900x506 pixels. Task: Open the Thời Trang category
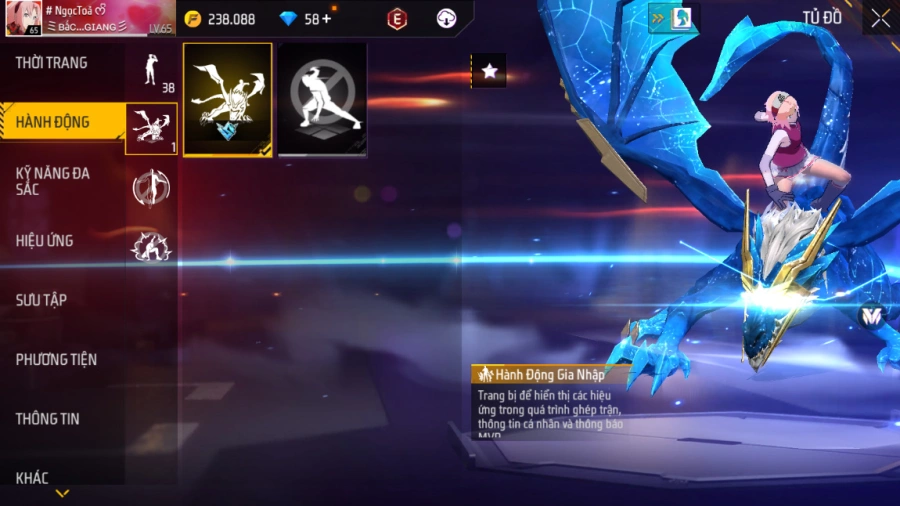52,63
